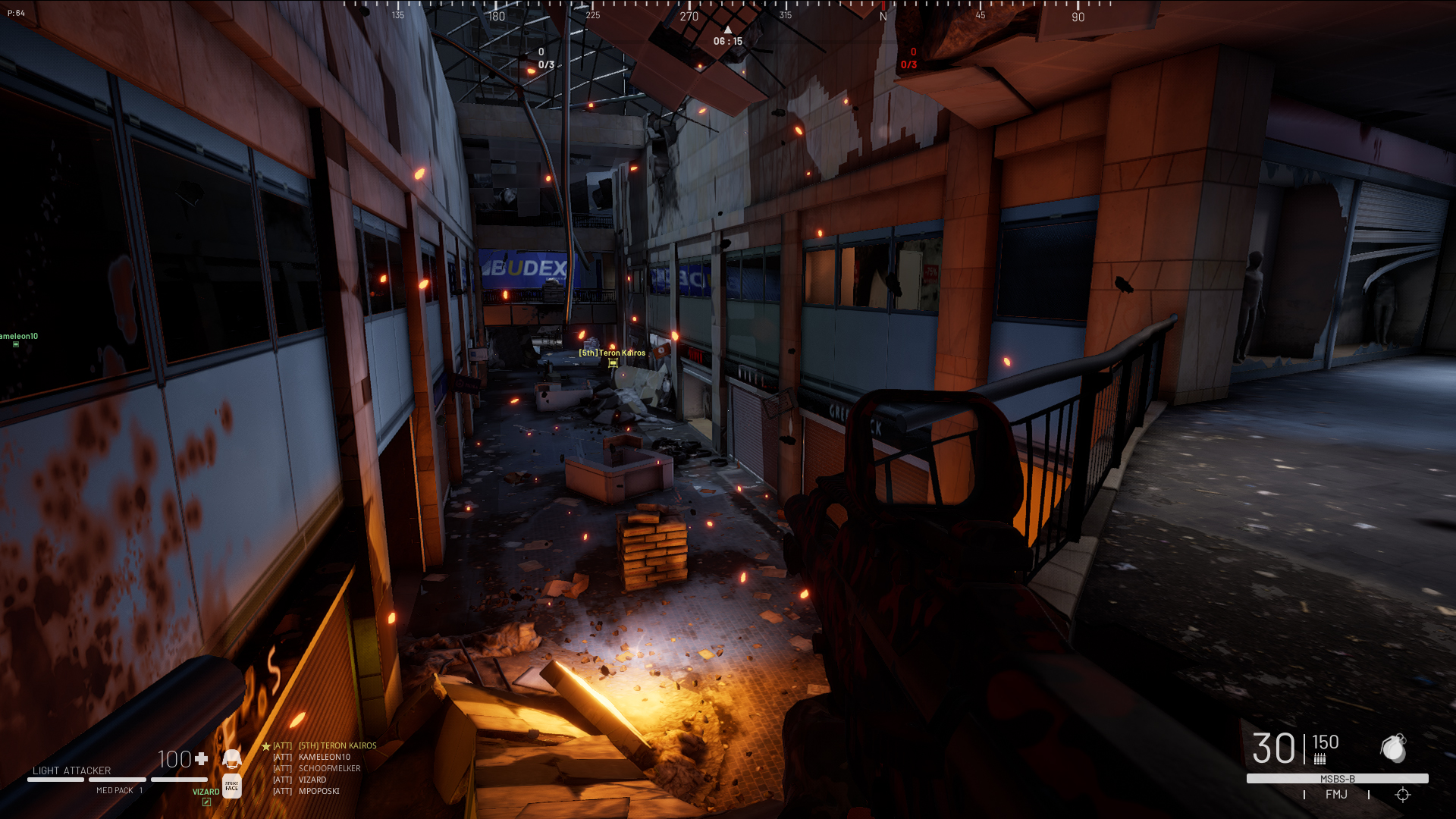Select SCHOOFMELKER in the squad list
This screenshot has height=819, width=1456.
[329, 769]
